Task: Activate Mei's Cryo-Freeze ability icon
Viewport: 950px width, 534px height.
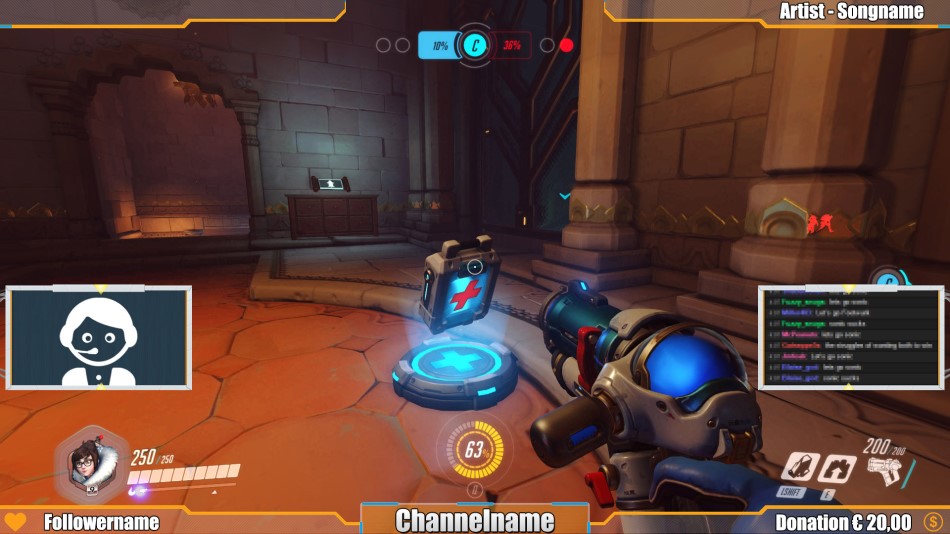Action: point(799,467)
